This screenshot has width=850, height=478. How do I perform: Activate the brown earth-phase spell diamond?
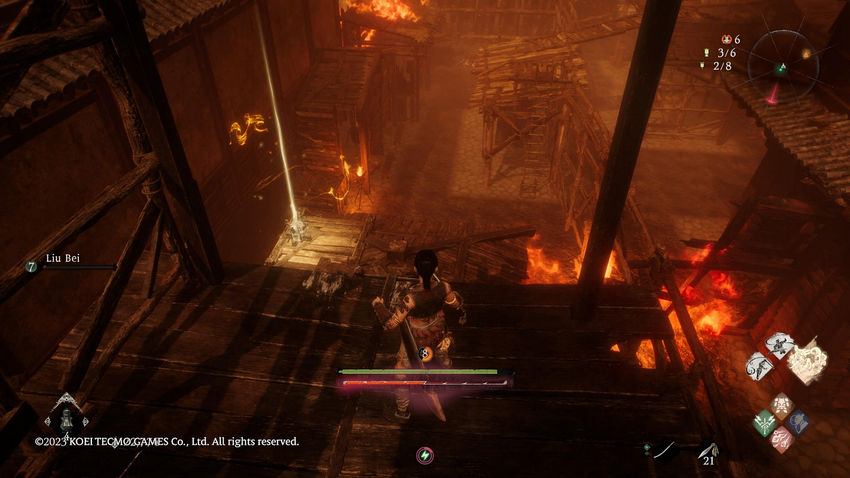(782, 405)
